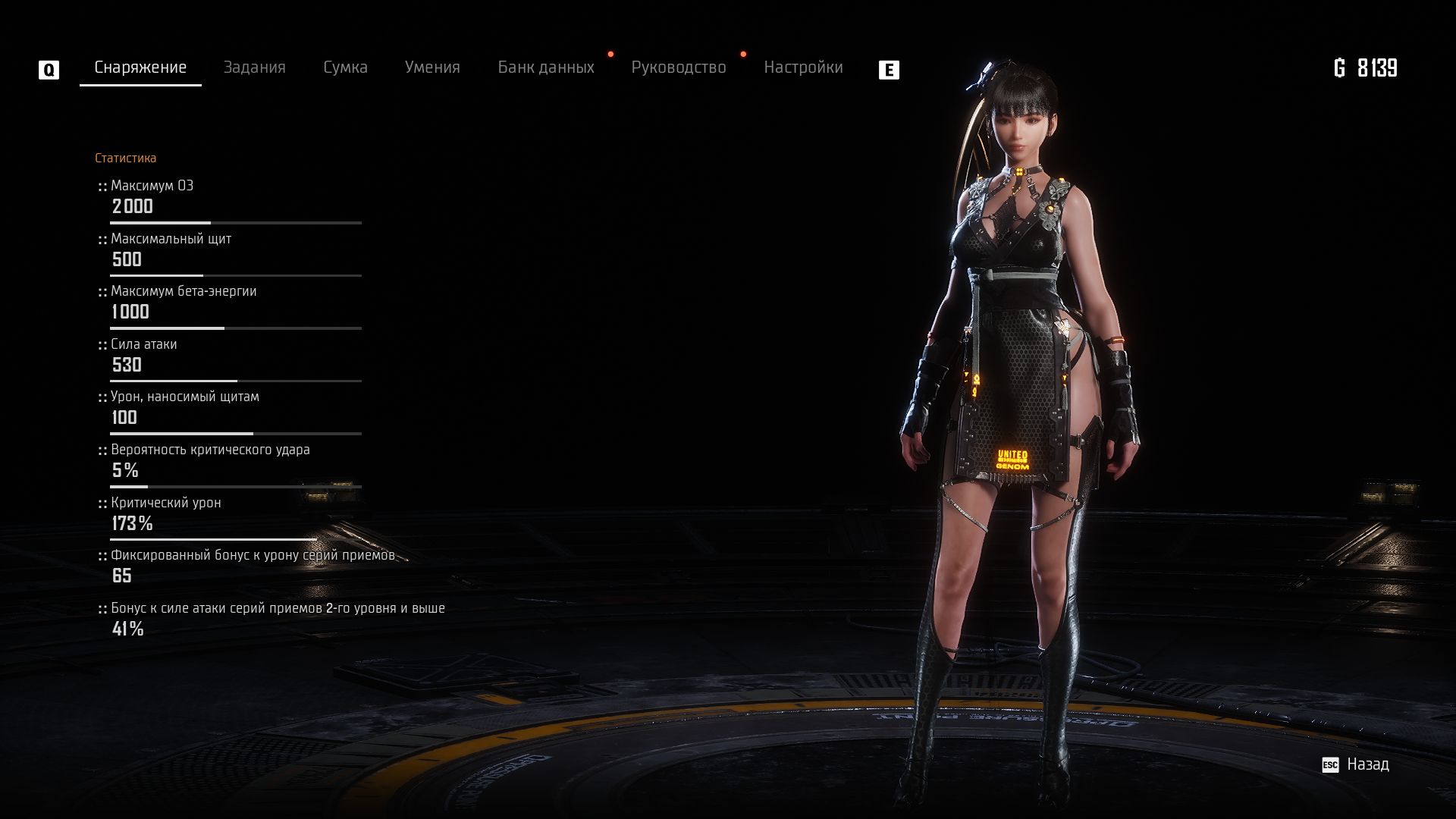Image resolution: width=1456 pixels, height=819 pixels.
Task: Show the Умения tab
Action: click(432, 67)
